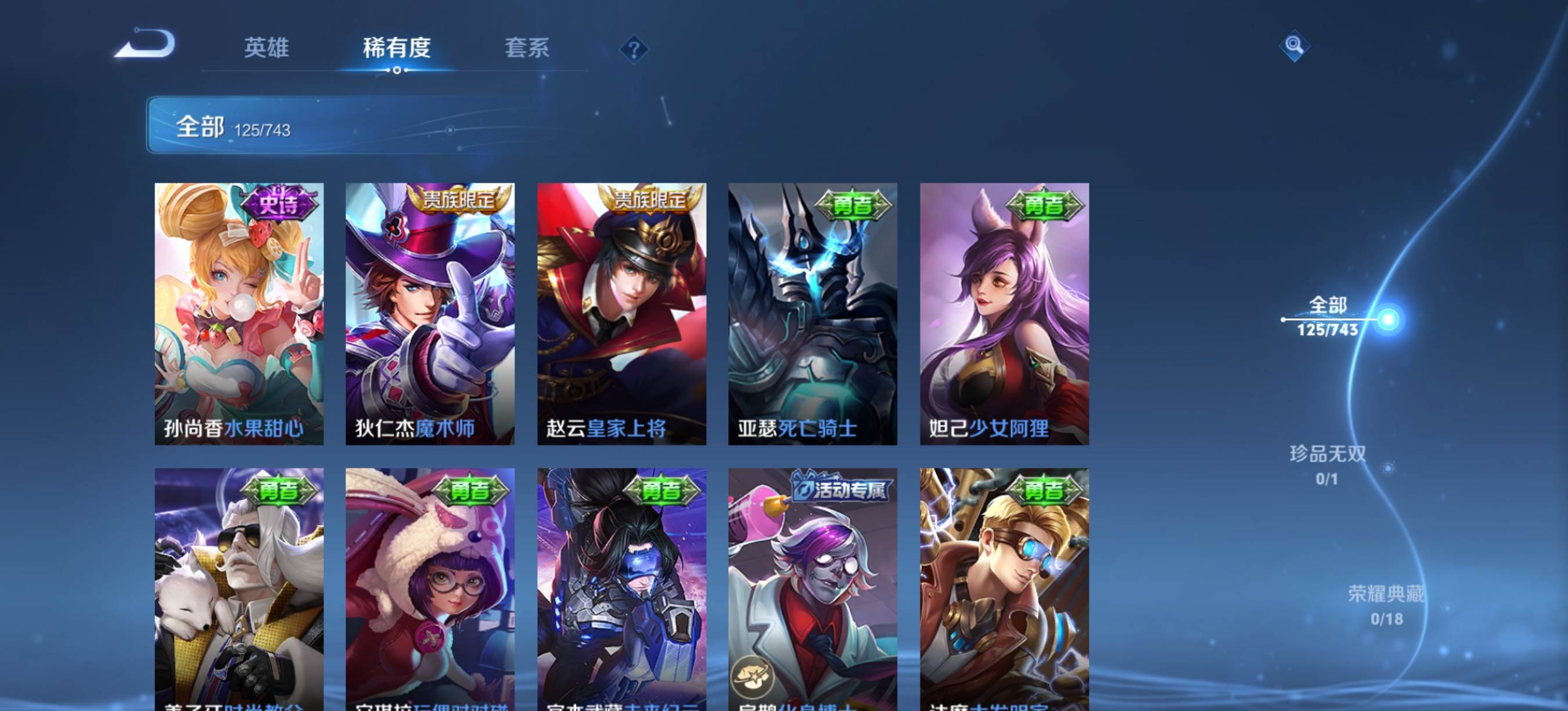Open the question mark help icon
Image resolution: width=1568 pixels, height=711 pixels.
pyautogui.click(x=634, y=49)
